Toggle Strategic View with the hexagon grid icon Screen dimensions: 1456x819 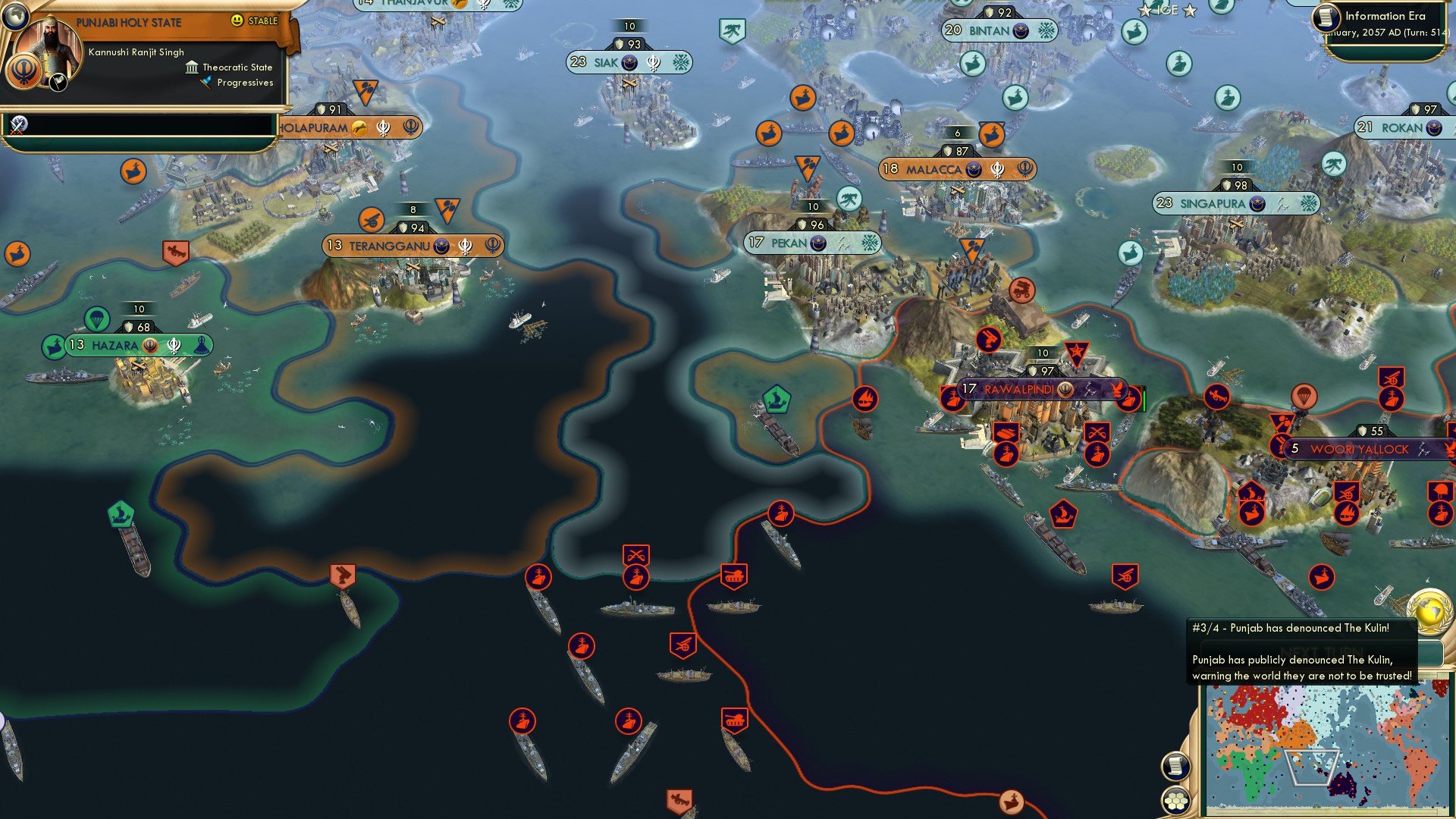(x=1177, y=802)
